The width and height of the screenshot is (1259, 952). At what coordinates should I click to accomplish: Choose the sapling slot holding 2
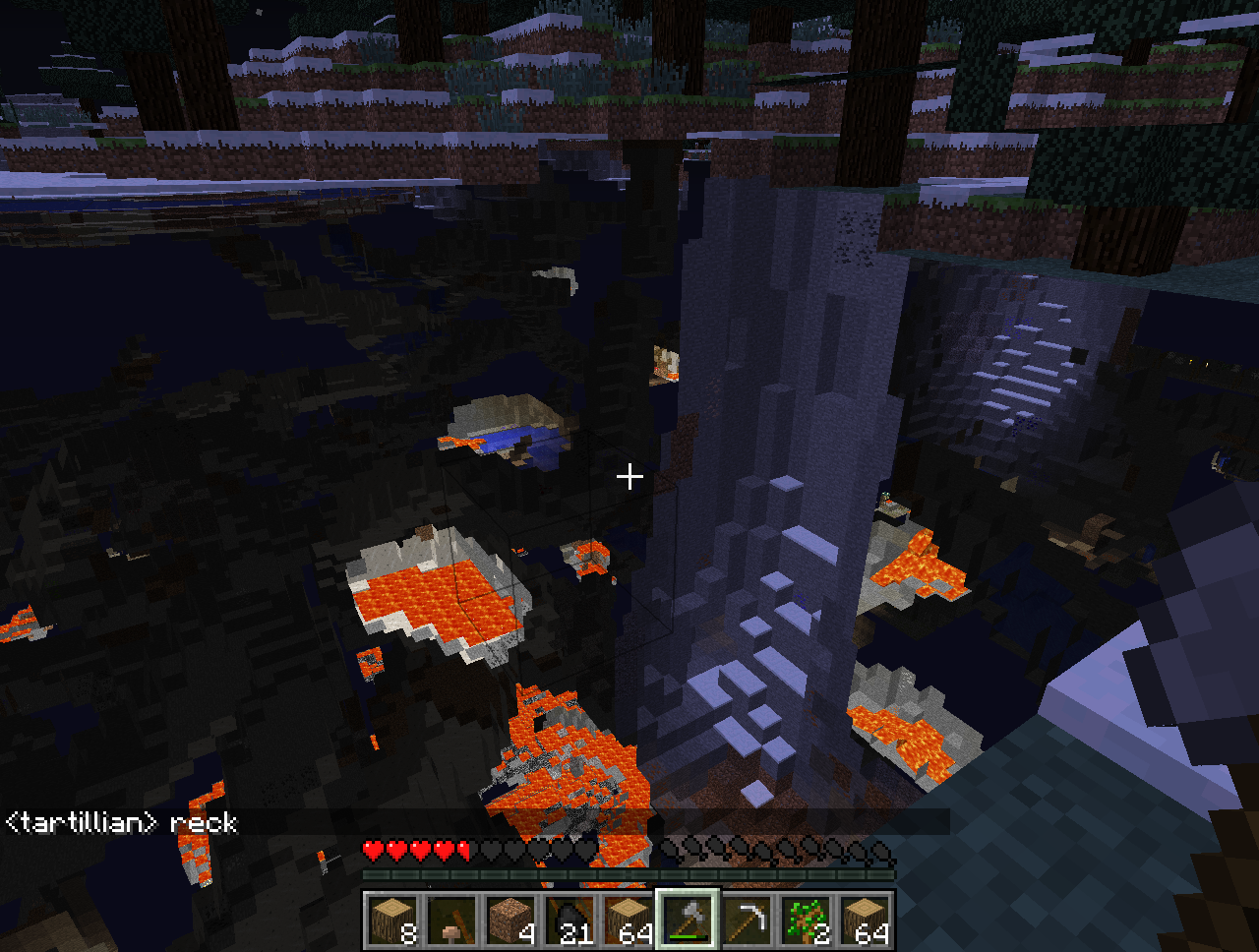[x=807, y=922]
